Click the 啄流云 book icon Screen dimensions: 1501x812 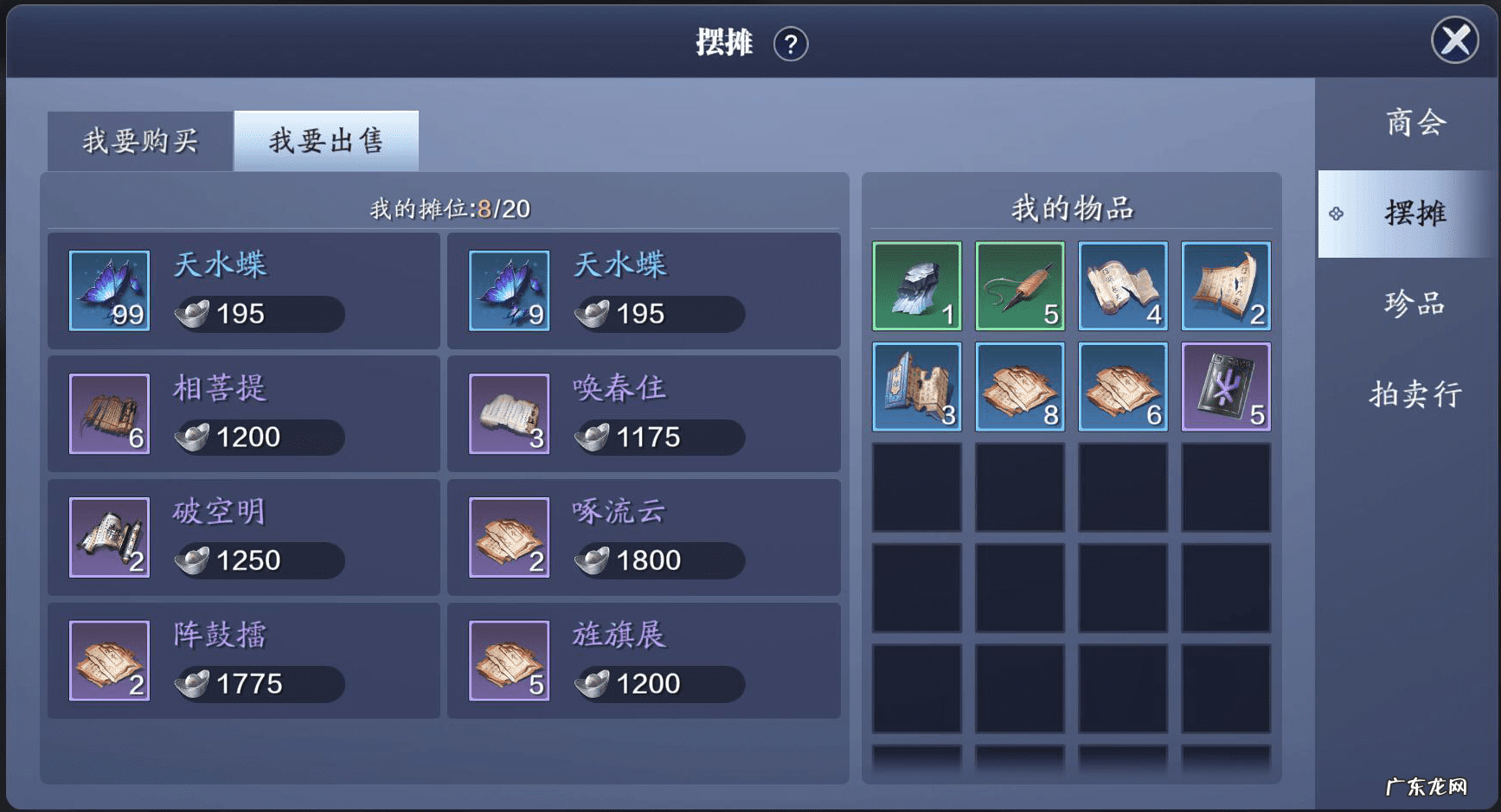pyautogui.click(x=510, y=536)
